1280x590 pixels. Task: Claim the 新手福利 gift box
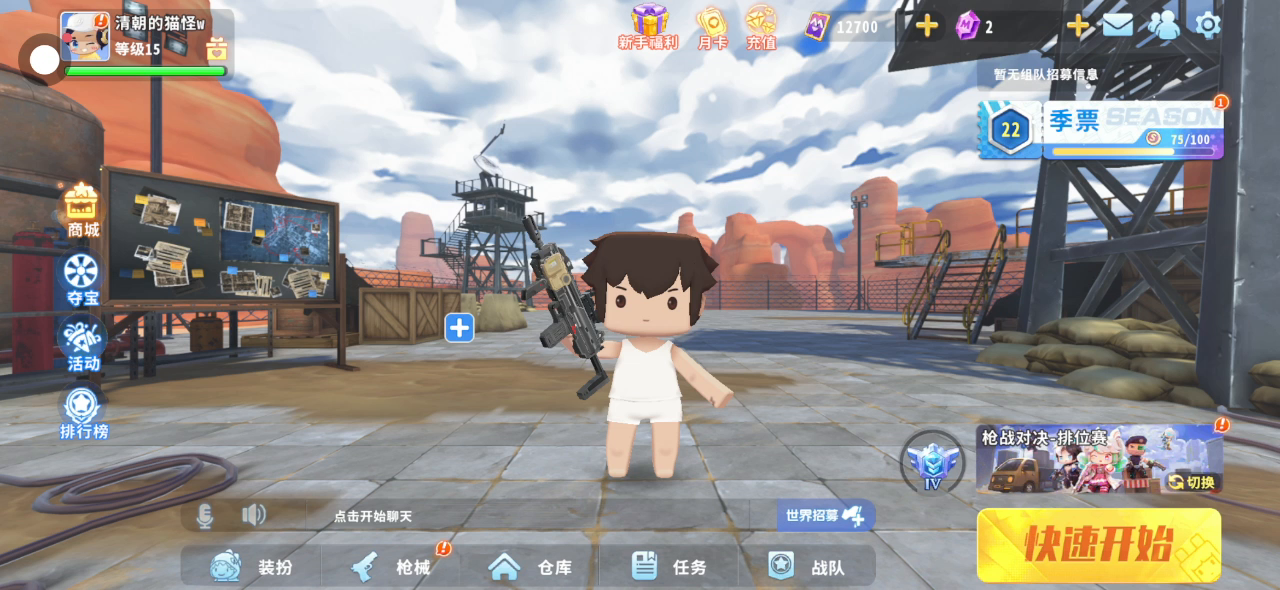648,26
